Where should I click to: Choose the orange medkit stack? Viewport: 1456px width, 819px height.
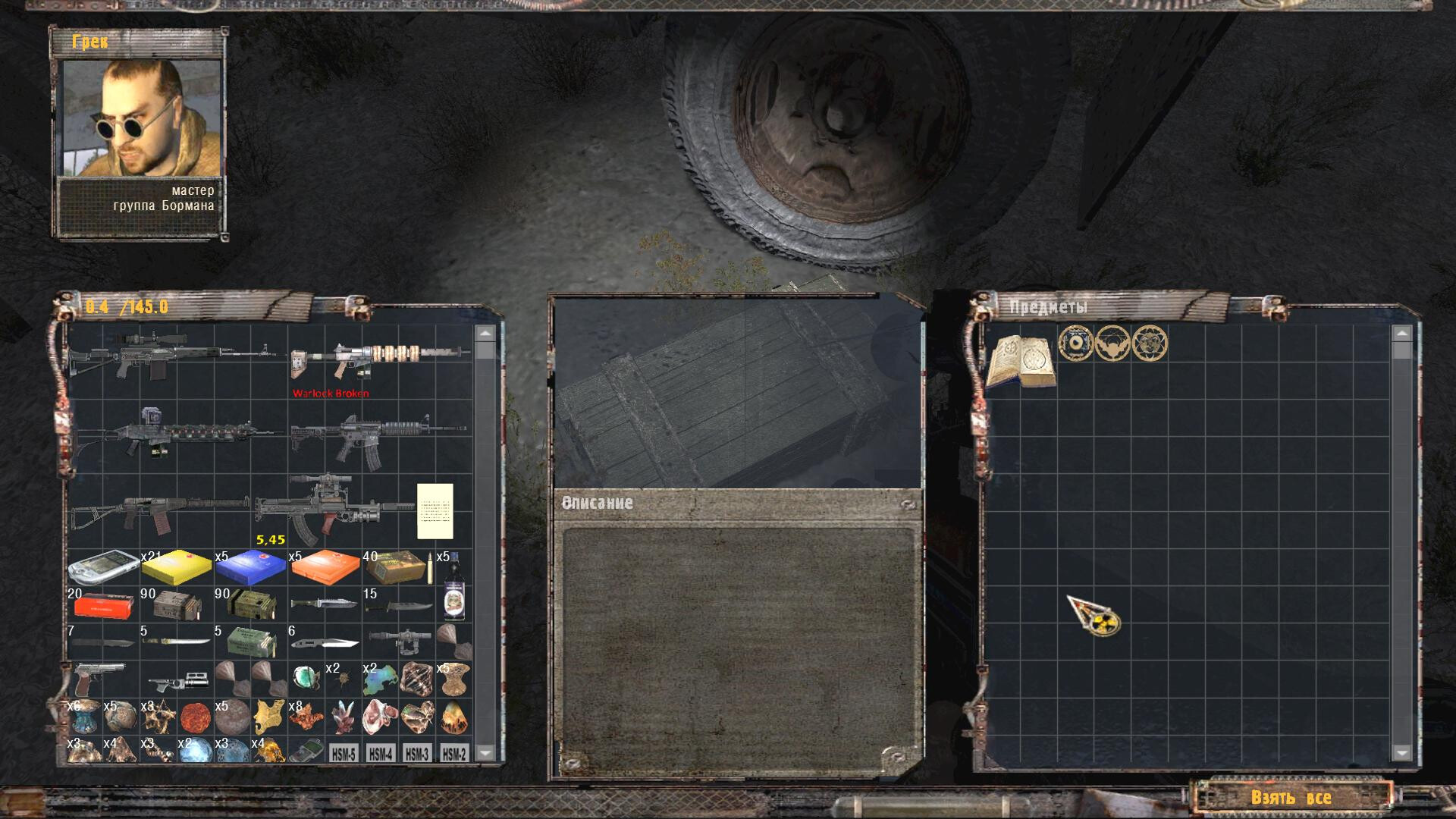click(325, 568)
